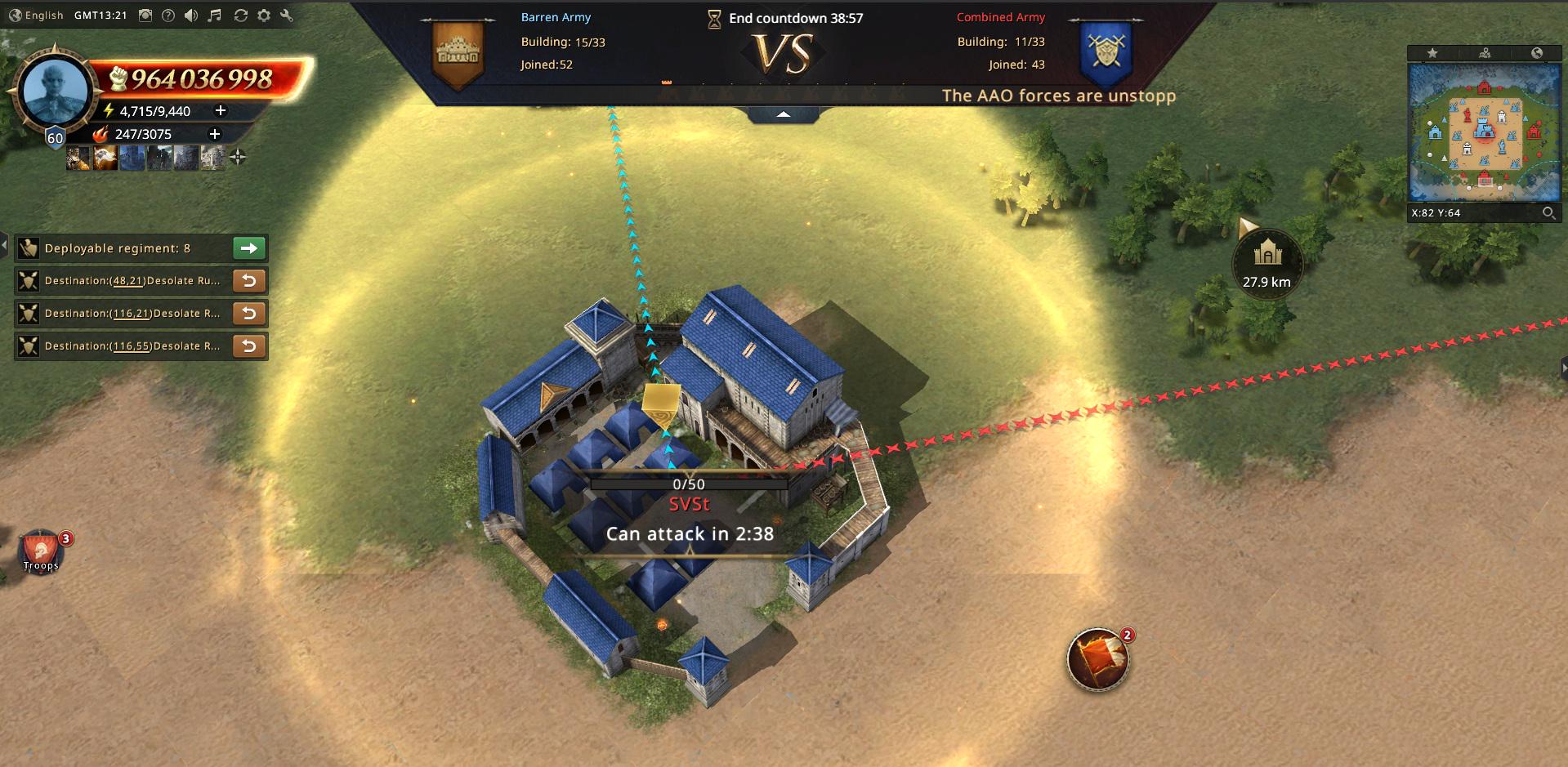Image resolution: width=1568 pixels, height=767 pixels.
Task: Open the player avatar profile
Action: [x=56, y=91]
